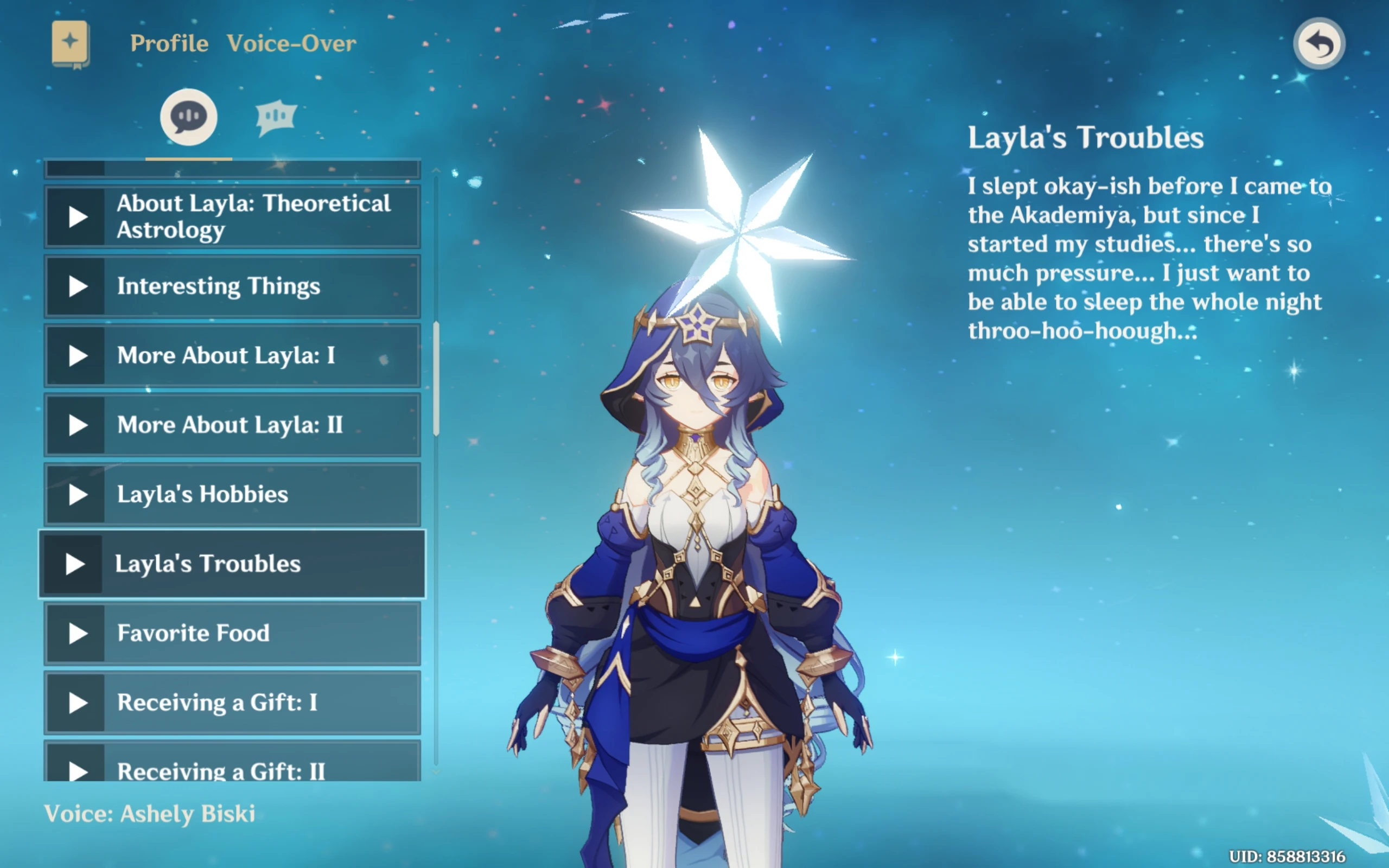Click the UID number at bottom right
Viewport: 1389px width, 868px height.
tap(1308, 856)
